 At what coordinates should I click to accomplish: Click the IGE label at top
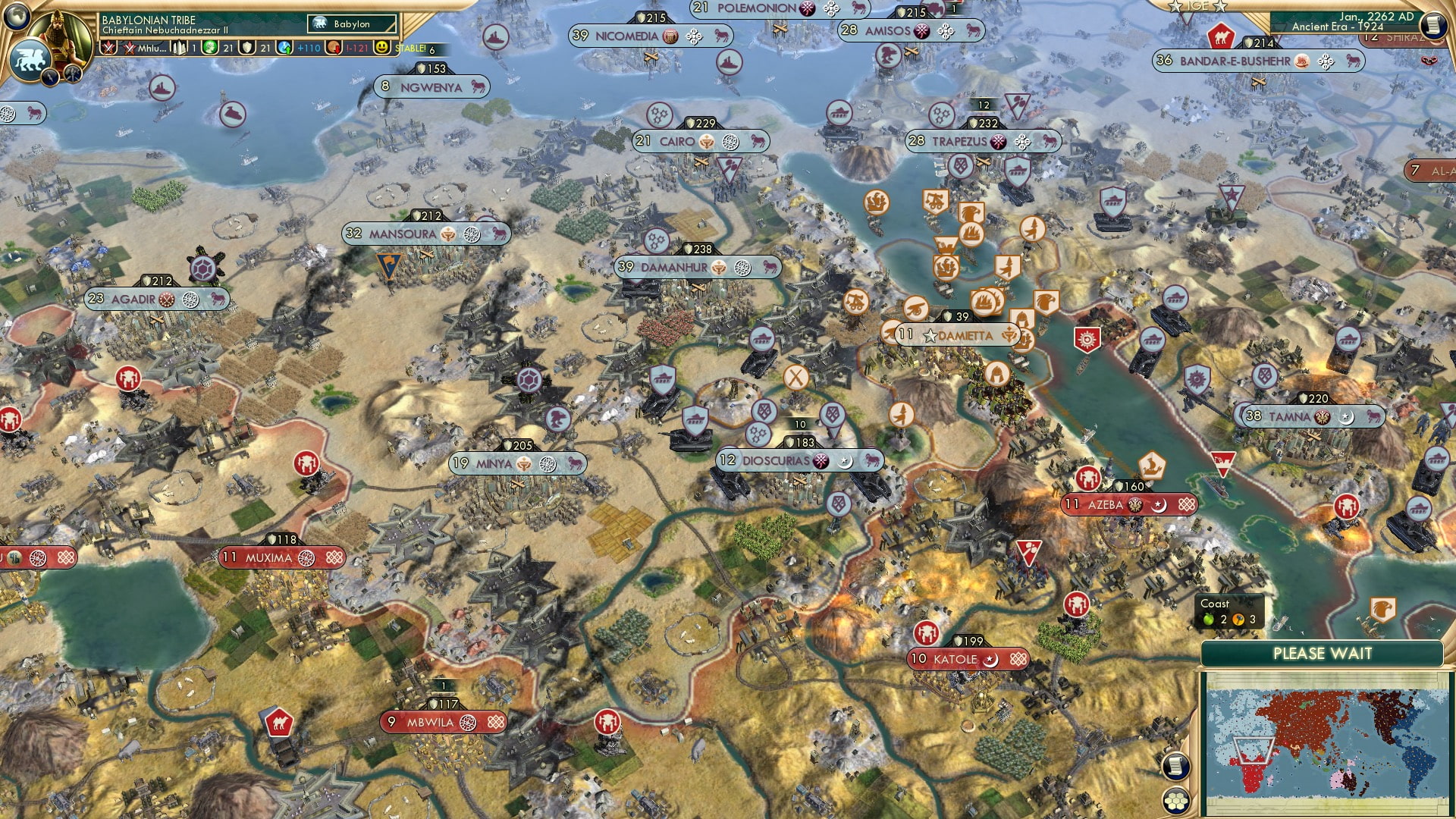coord(1198,6)
